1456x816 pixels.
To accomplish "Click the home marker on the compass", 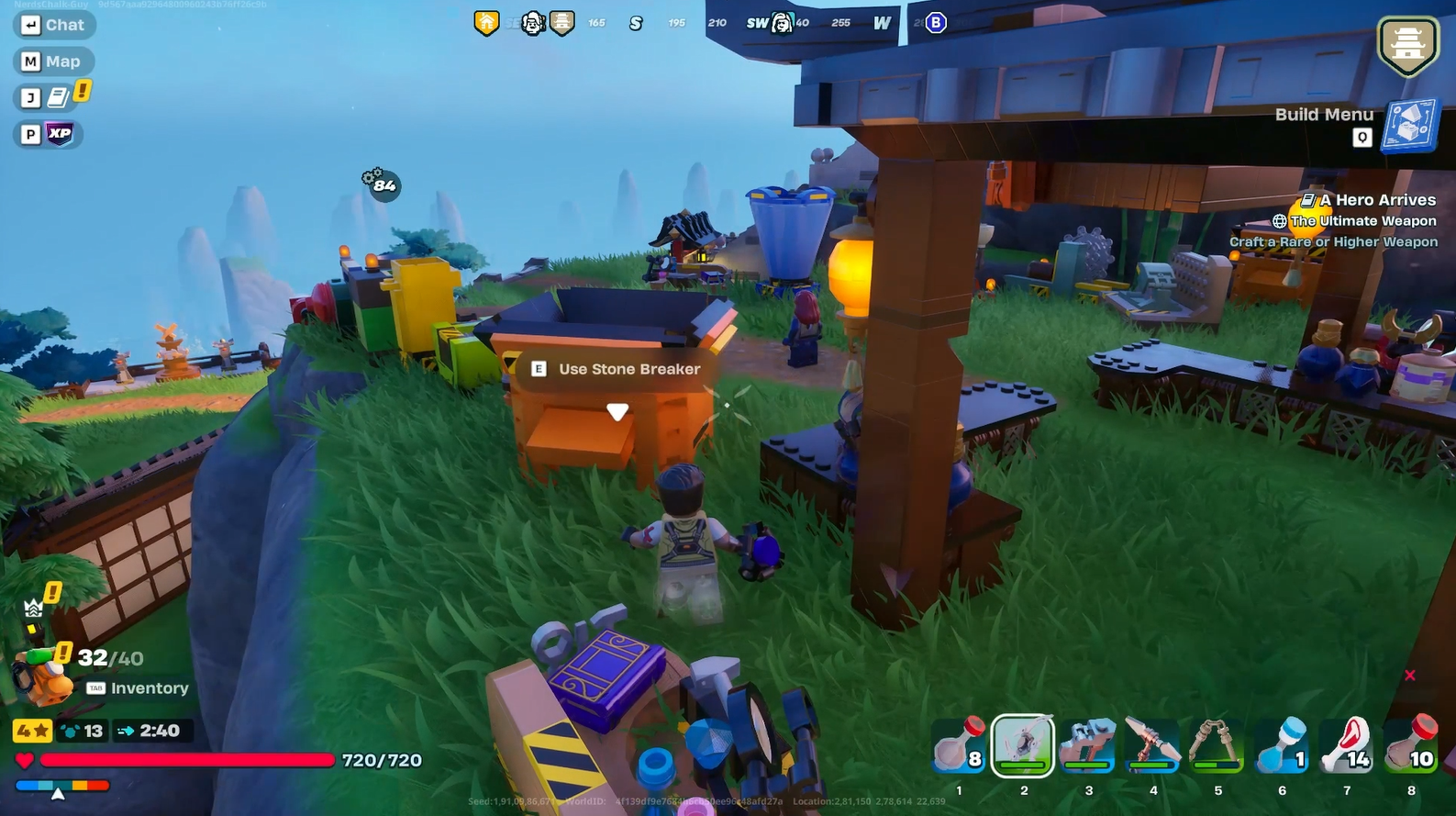I will coord(485,20).
